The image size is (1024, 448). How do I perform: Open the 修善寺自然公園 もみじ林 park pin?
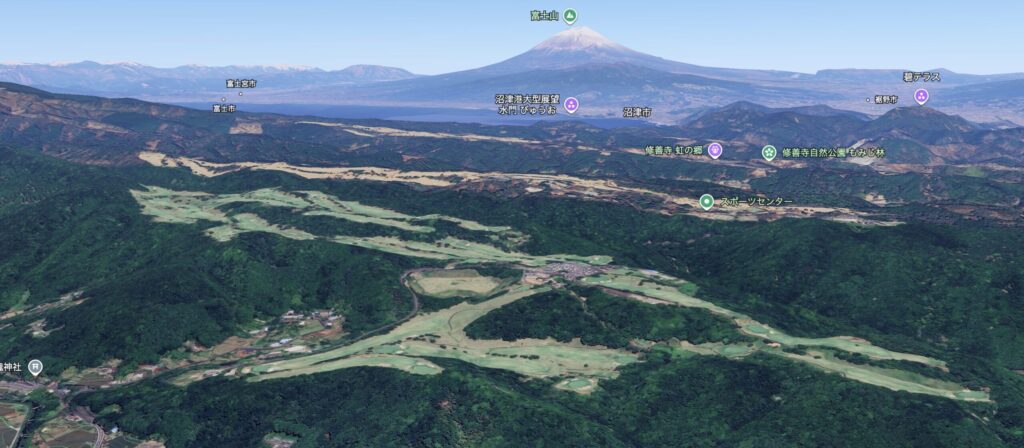click(x=768, y=152)
